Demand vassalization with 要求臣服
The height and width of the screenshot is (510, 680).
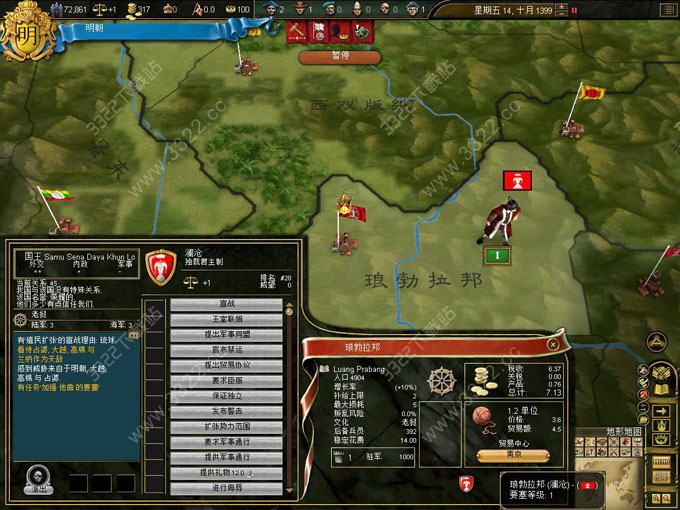coord(226,381)
